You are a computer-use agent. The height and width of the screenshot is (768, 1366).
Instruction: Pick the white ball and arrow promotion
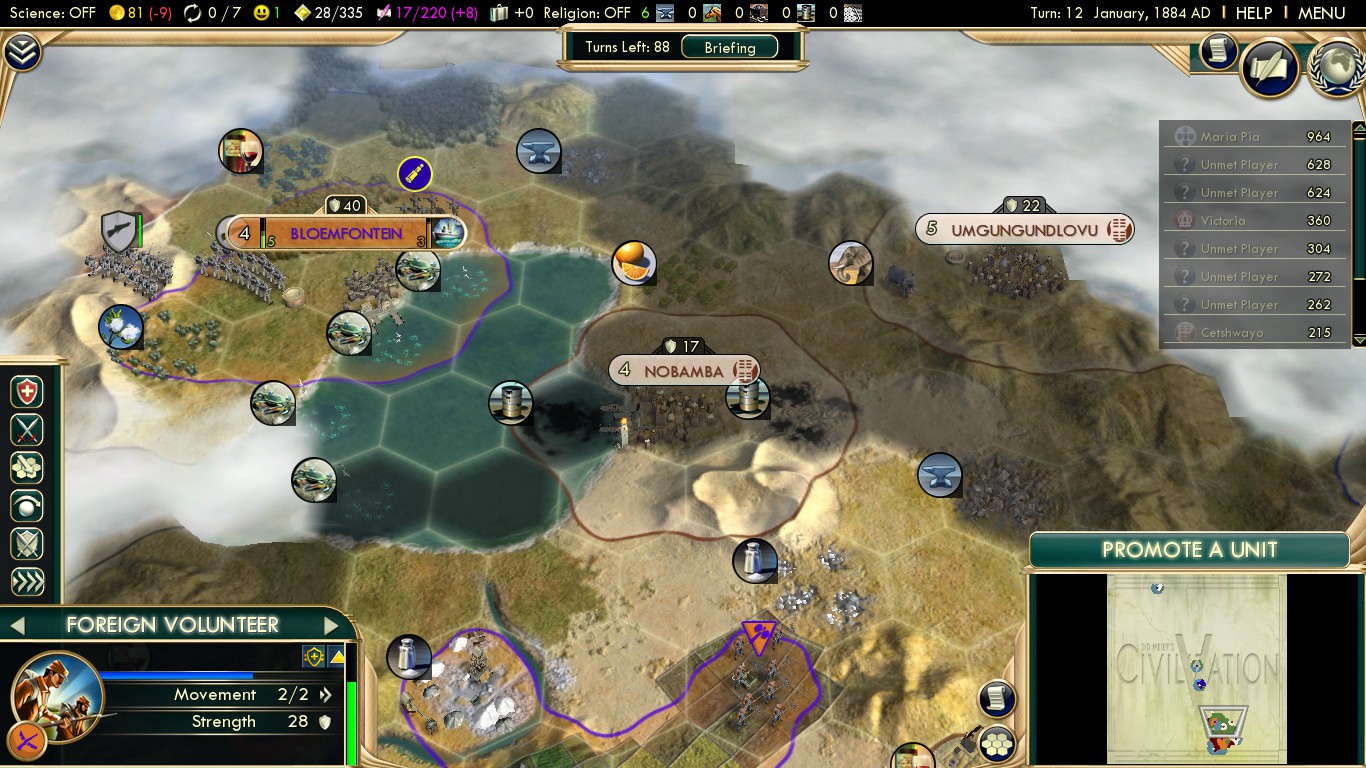click(27, 506)
